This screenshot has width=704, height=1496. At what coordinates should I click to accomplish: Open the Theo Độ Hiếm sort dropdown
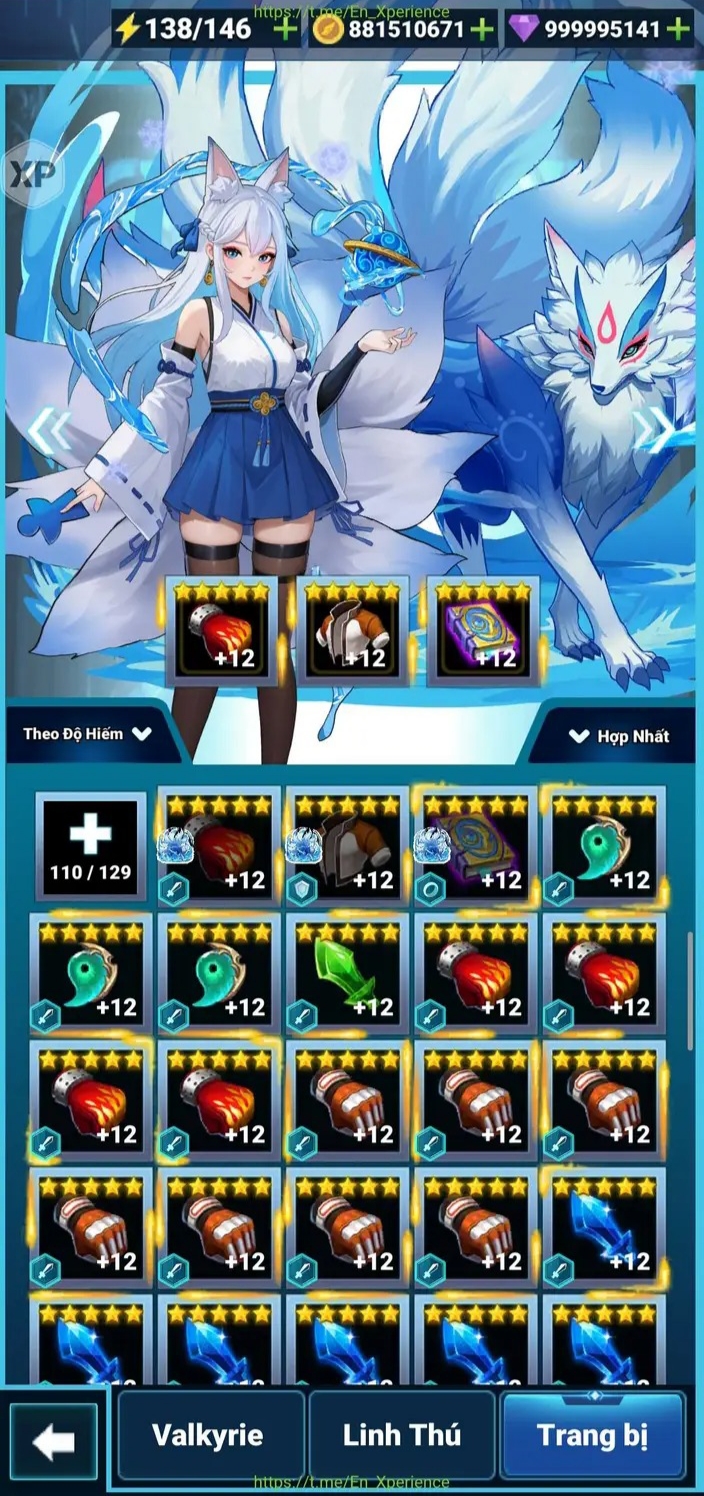click(x=88, y=733)
